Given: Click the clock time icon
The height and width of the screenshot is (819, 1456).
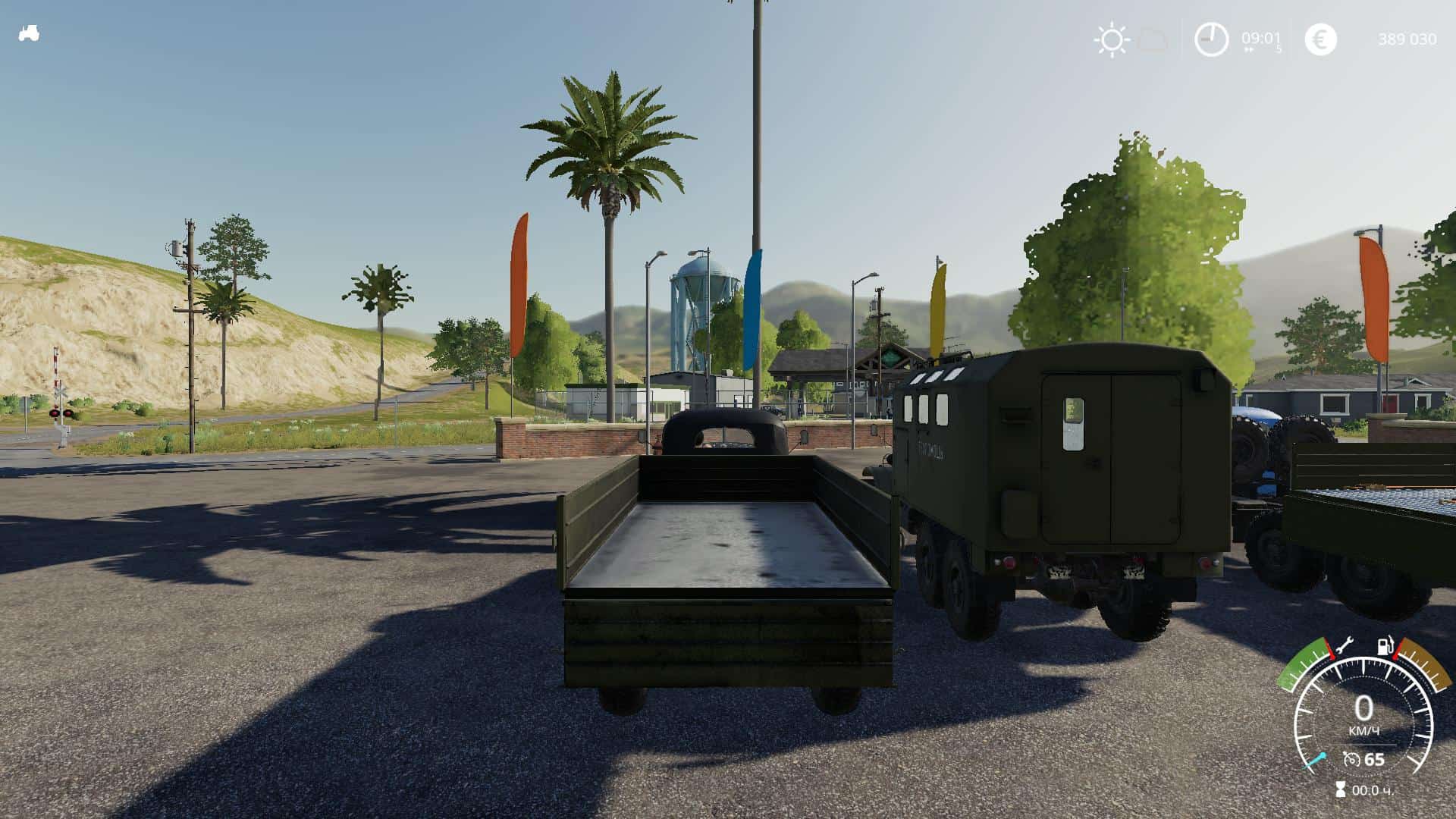Looking at the screenshot, I should pyautogui.click(x=1211, y=39).
